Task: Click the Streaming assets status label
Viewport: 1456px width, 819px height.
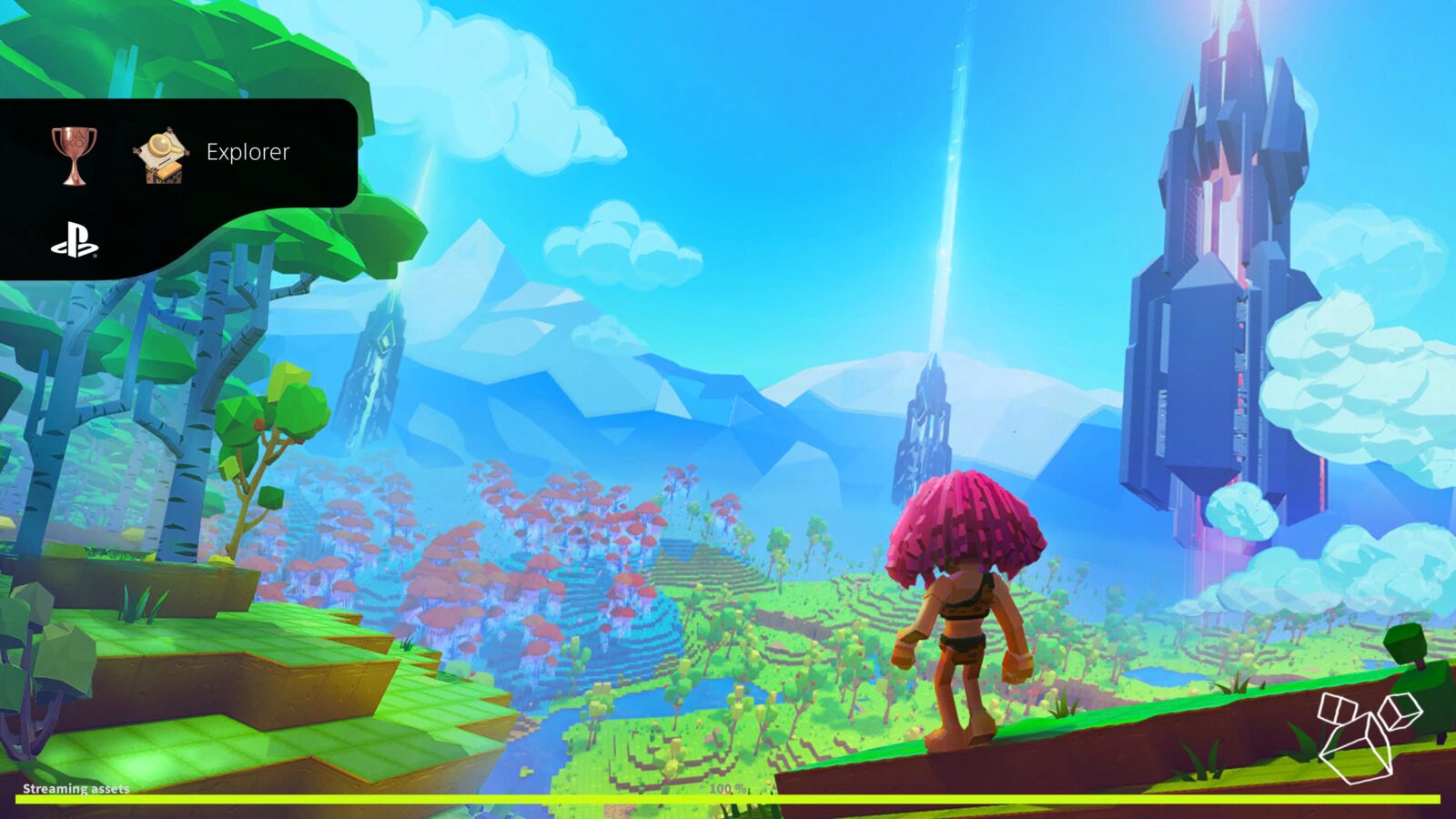Action: pos(76,789)
